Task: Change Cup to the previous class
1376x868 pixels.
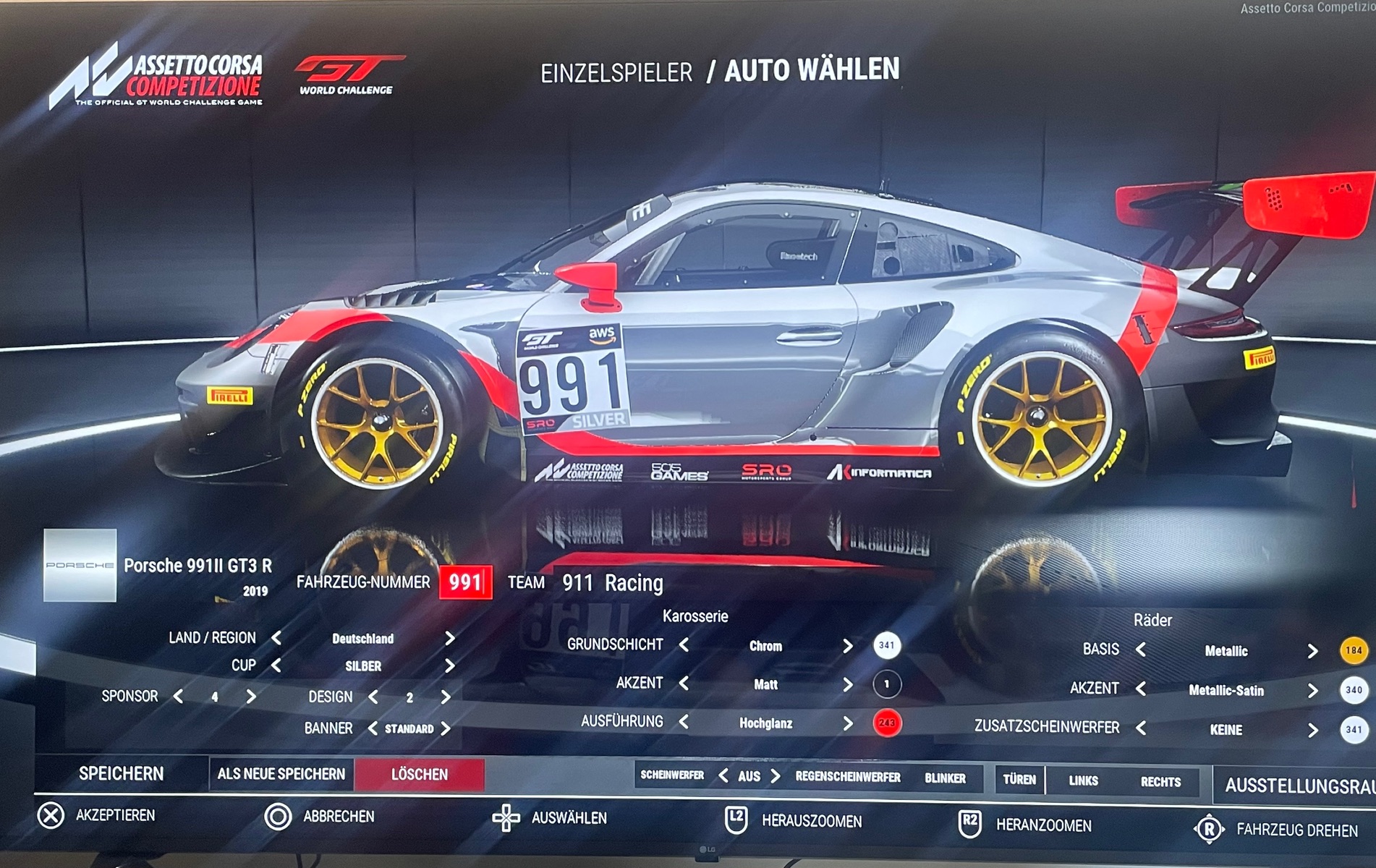Action: point(276,665)
